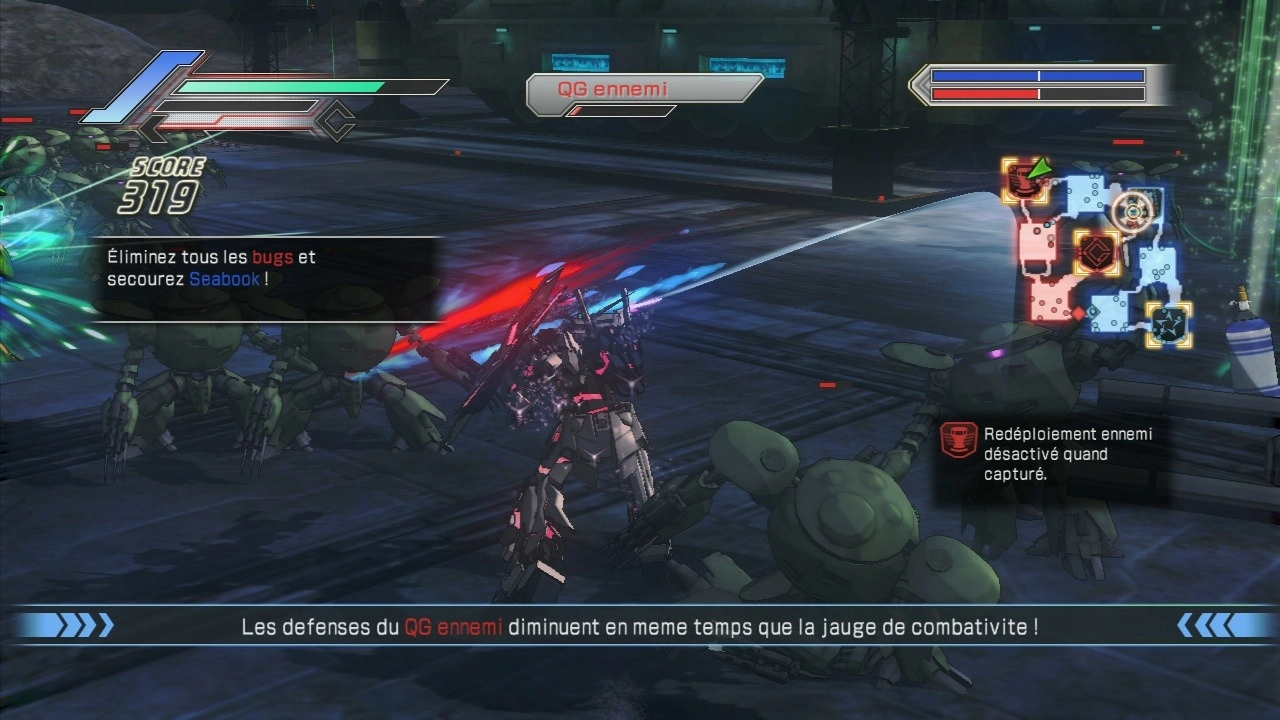
Task: Select the enemy HQ field in minimap center
Action: pyautogui.click(x=1096, y=251)
